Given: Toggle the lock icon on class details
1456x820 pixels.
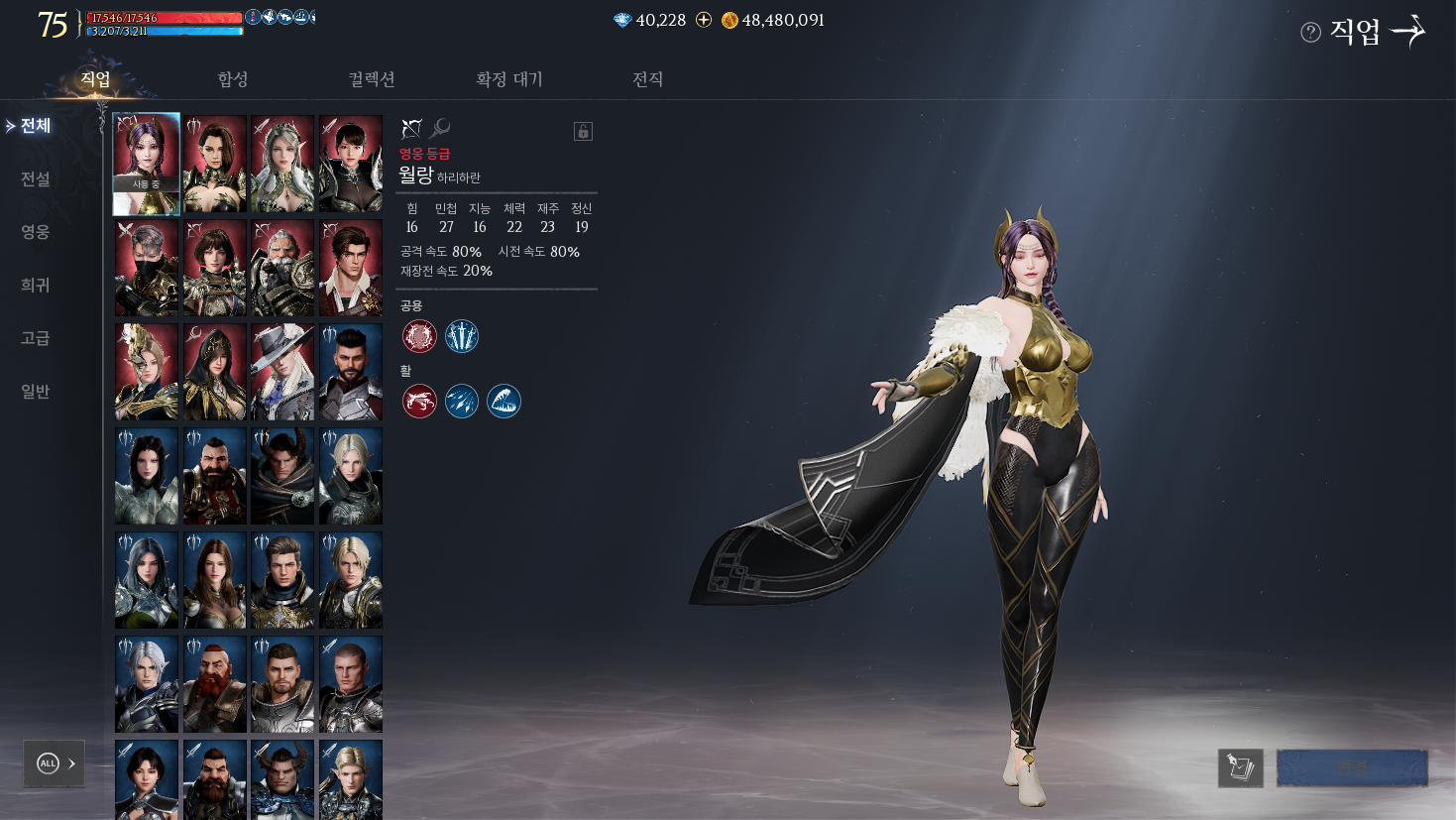Looking at the screenshot, I should (x=583, y=131).
